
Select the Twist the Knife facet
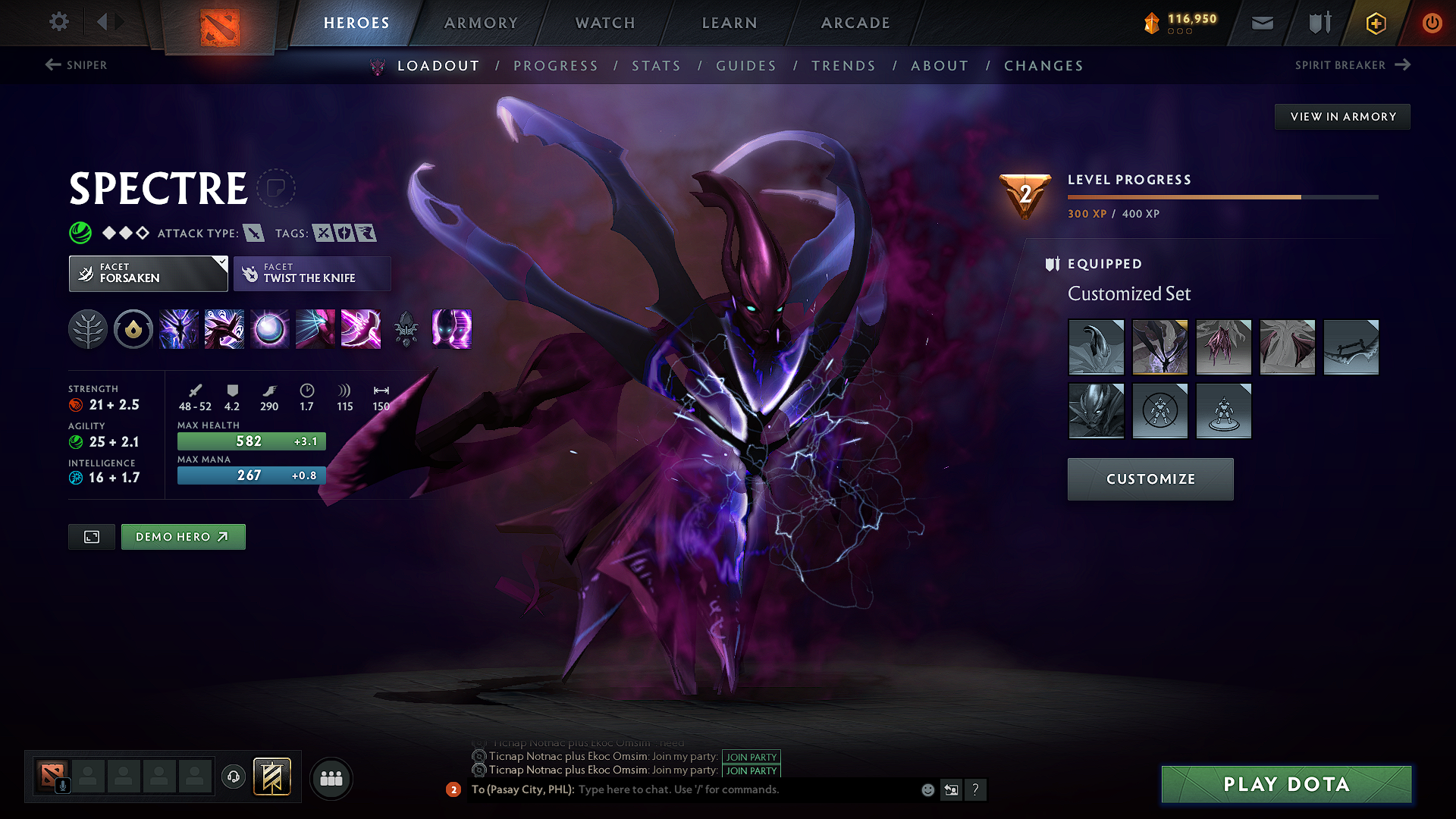click(x=312, y=273)
